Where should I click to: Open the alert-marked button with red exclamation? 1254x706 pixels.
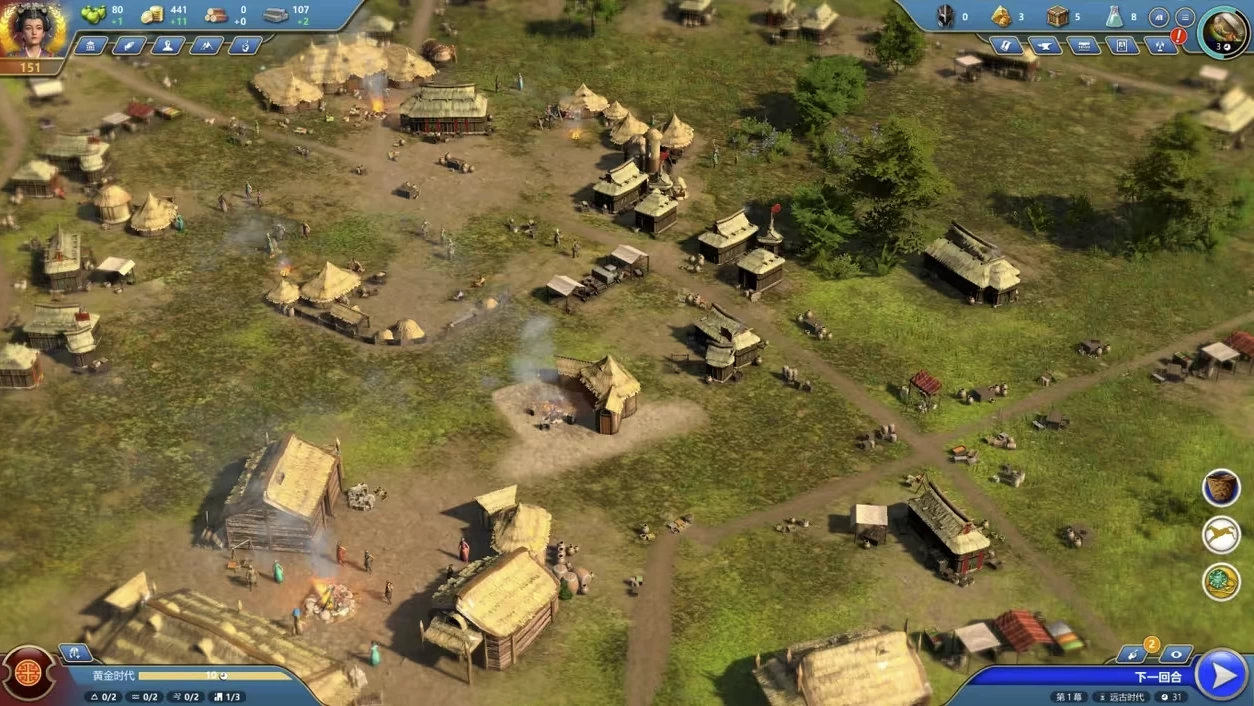click(x=1162, y=45)
